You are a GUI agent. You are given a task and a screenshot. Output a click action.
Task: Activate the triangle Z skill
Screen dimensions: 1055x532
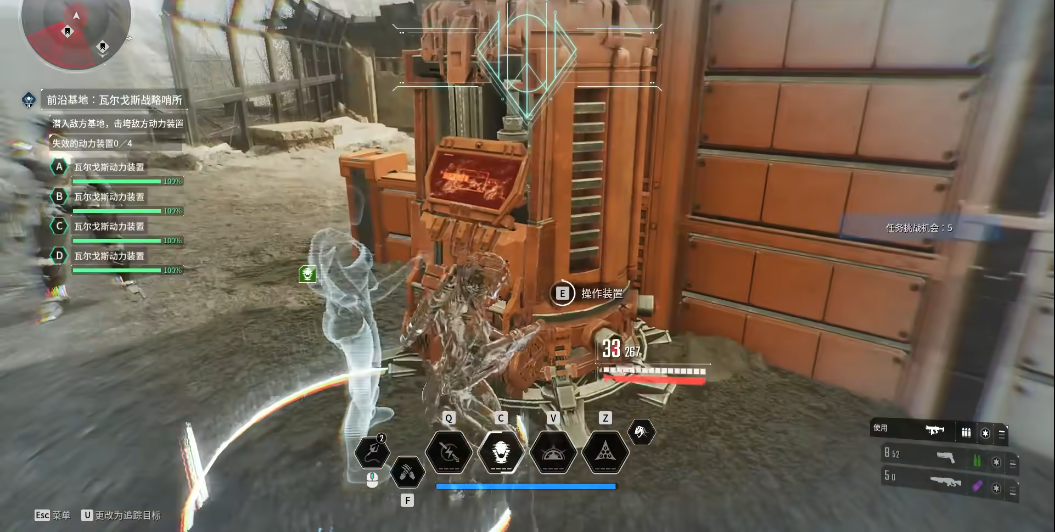tap(605, 451)
